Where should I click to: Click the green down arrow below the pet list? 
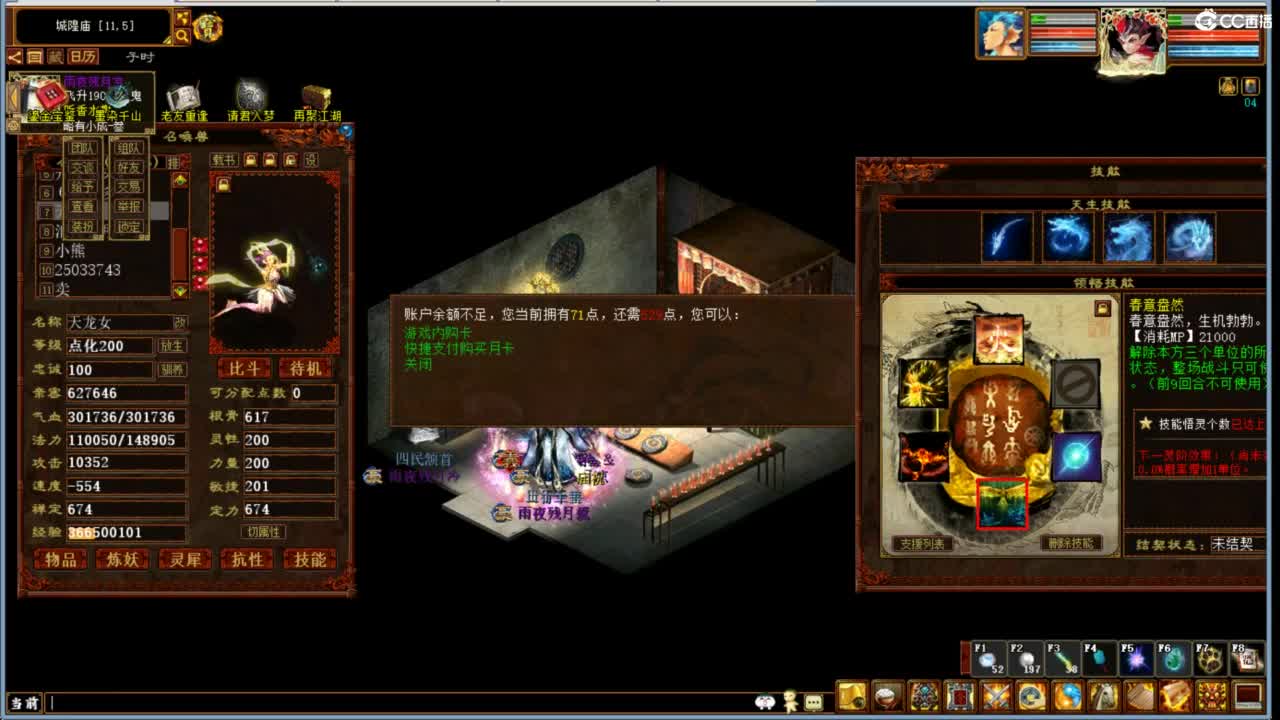(179, 287)
